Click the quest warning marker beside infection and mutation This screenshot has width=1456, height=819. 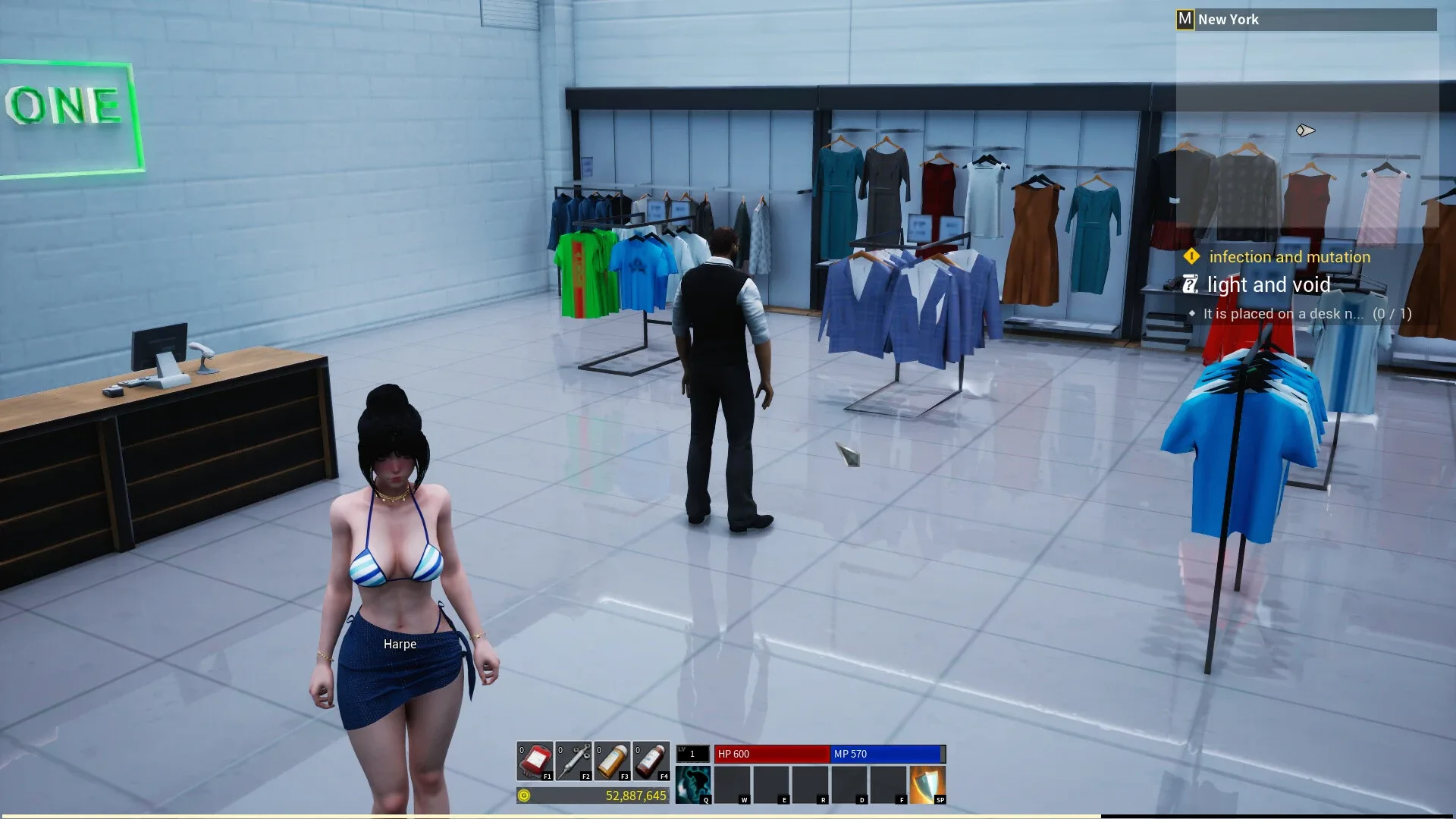coord(1193,257)
